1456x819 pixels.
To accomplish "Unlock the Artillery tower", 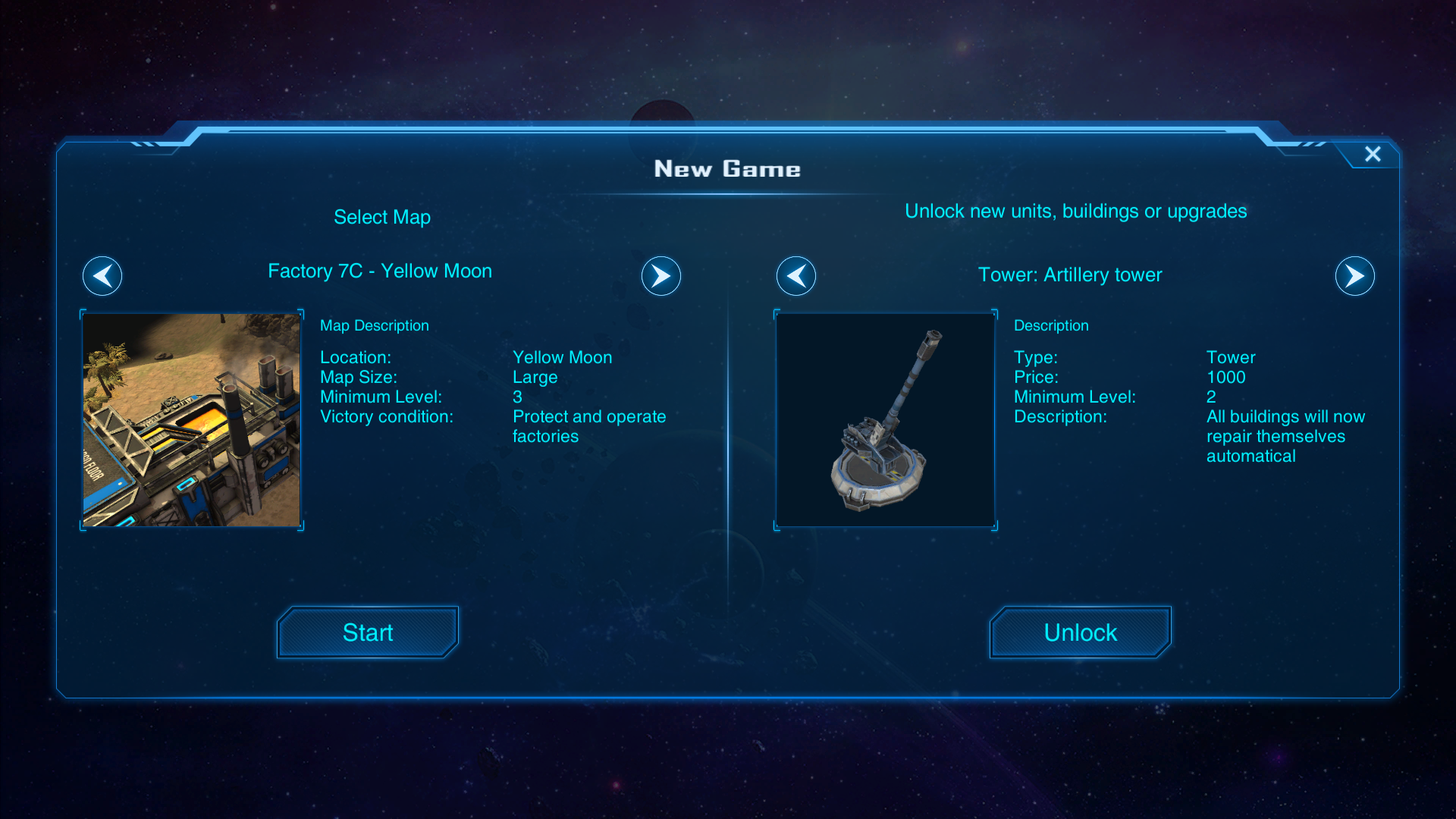I will [x=1080, y=632].
